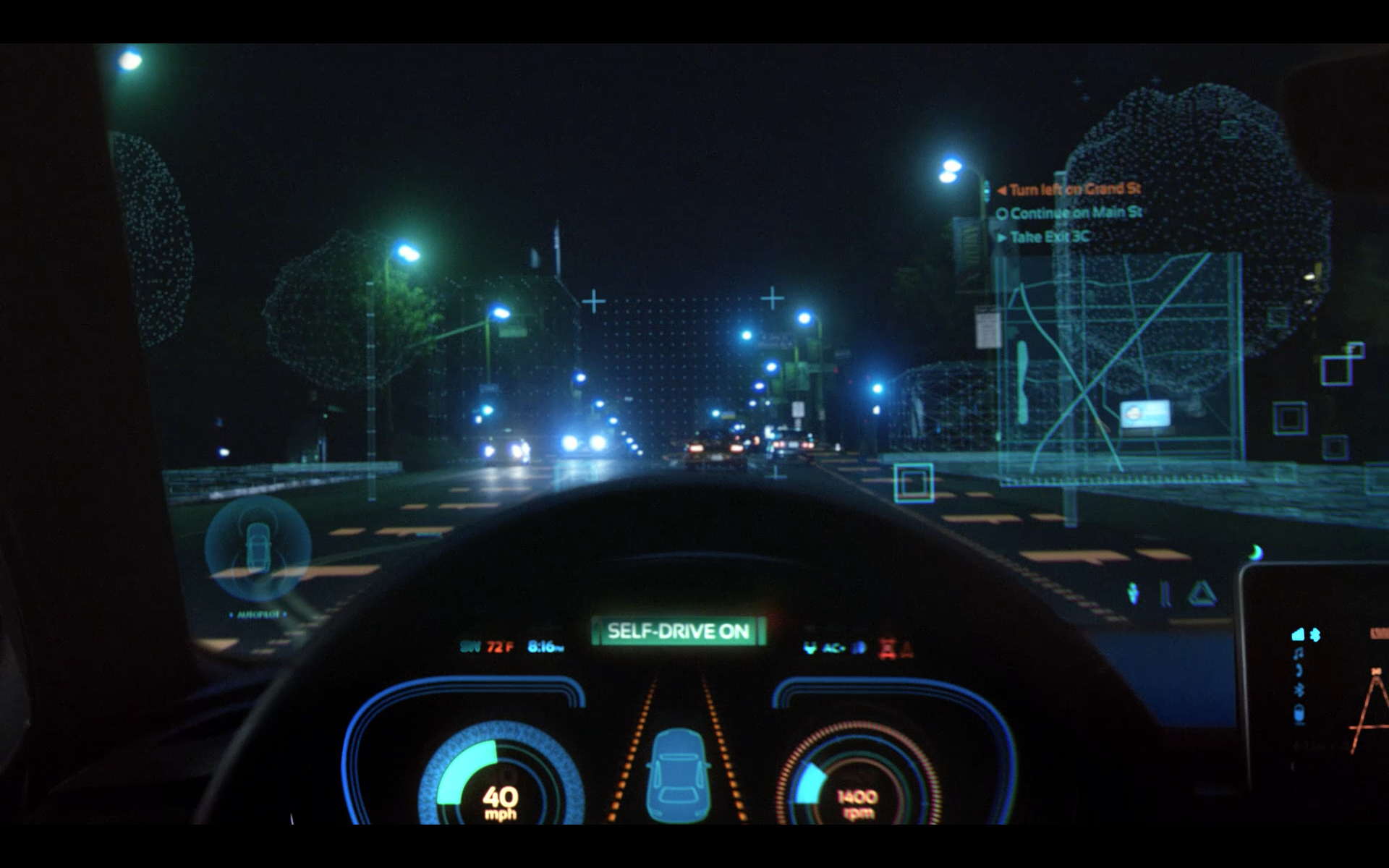Toggle the SELF-DRIVE ON indicator
Screen dimensions: 1389x868
(x=678, y=631)
